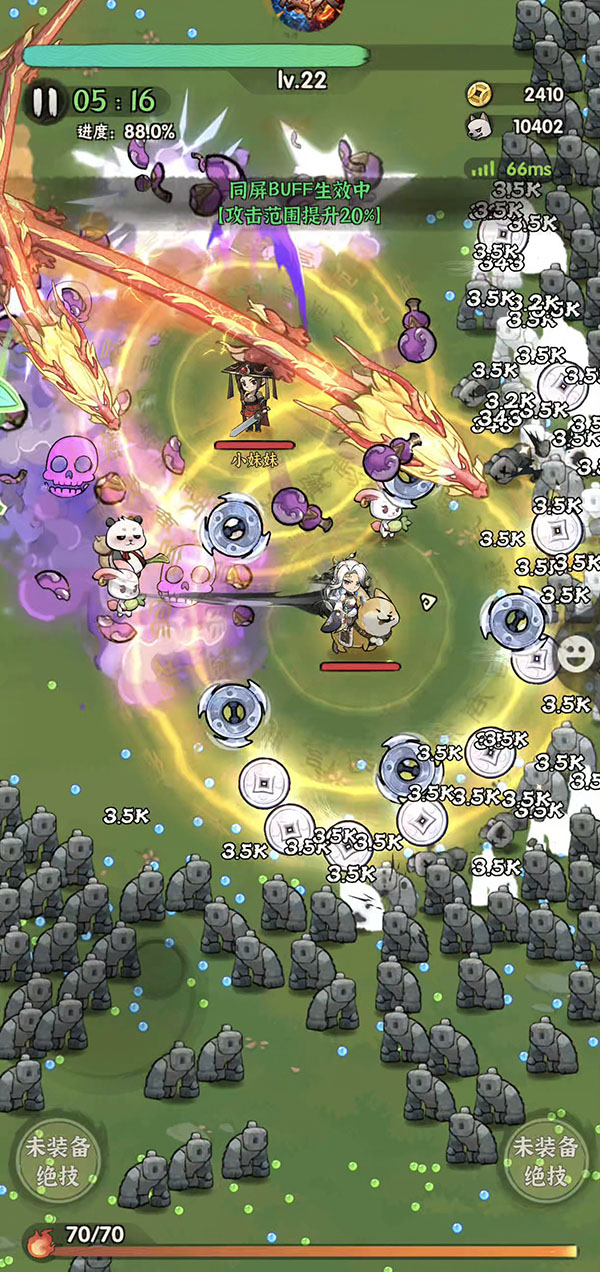Open the smiley face emote button
The image size is (600, 1272).
click(x=574, y=654)
